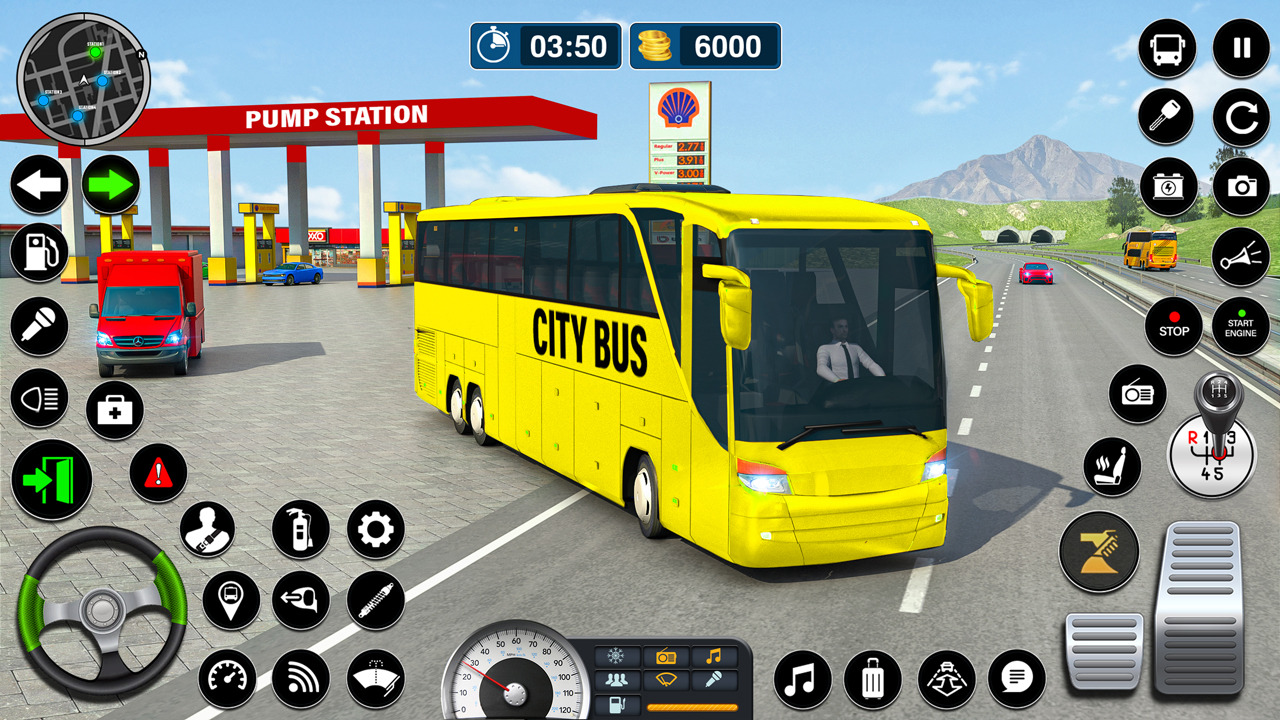Tap START ENGINE
1280x720 pixels.
pos(1240,326)
